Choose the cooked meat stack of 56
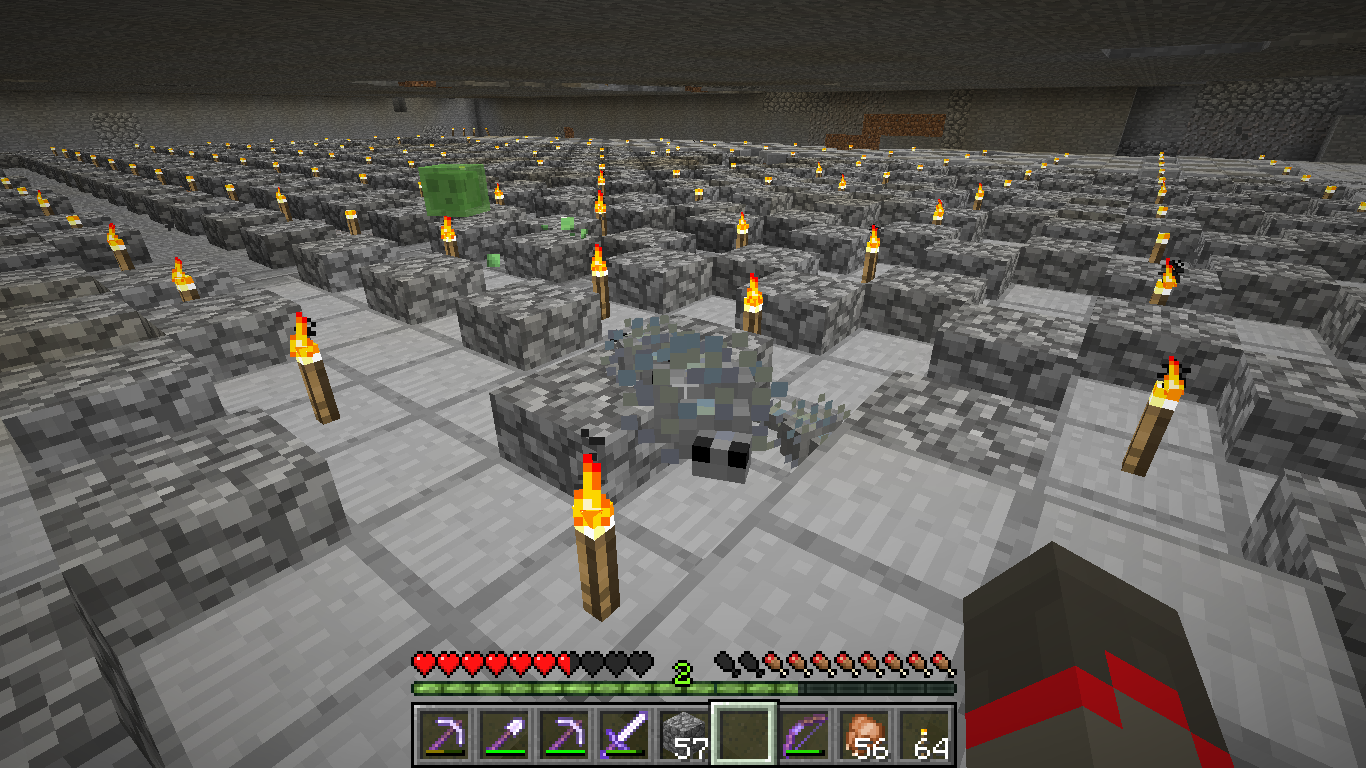The image size is (1366, 768). 863,735
